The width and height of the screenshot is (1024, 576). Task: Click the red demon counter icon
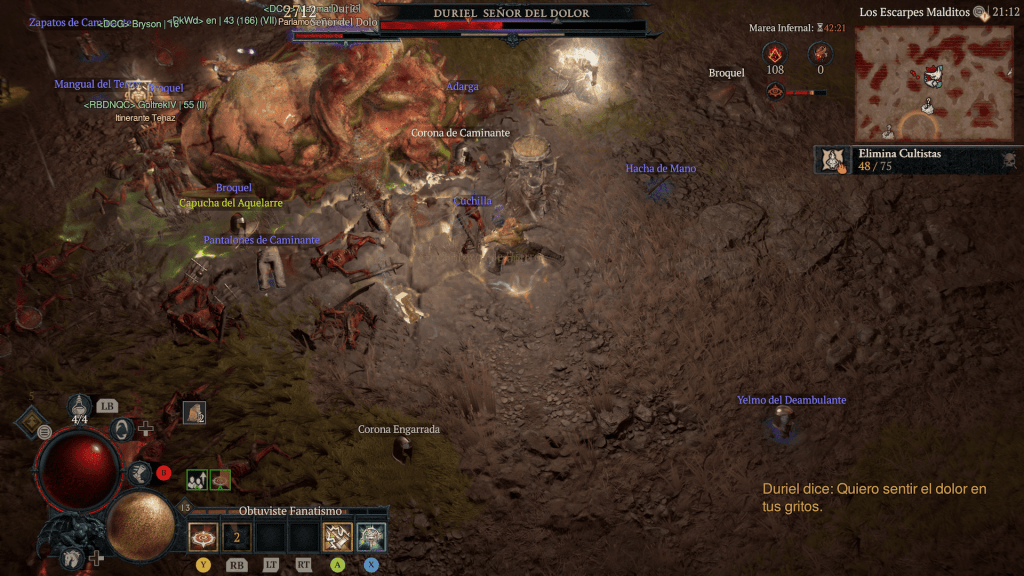coord(821,54)
